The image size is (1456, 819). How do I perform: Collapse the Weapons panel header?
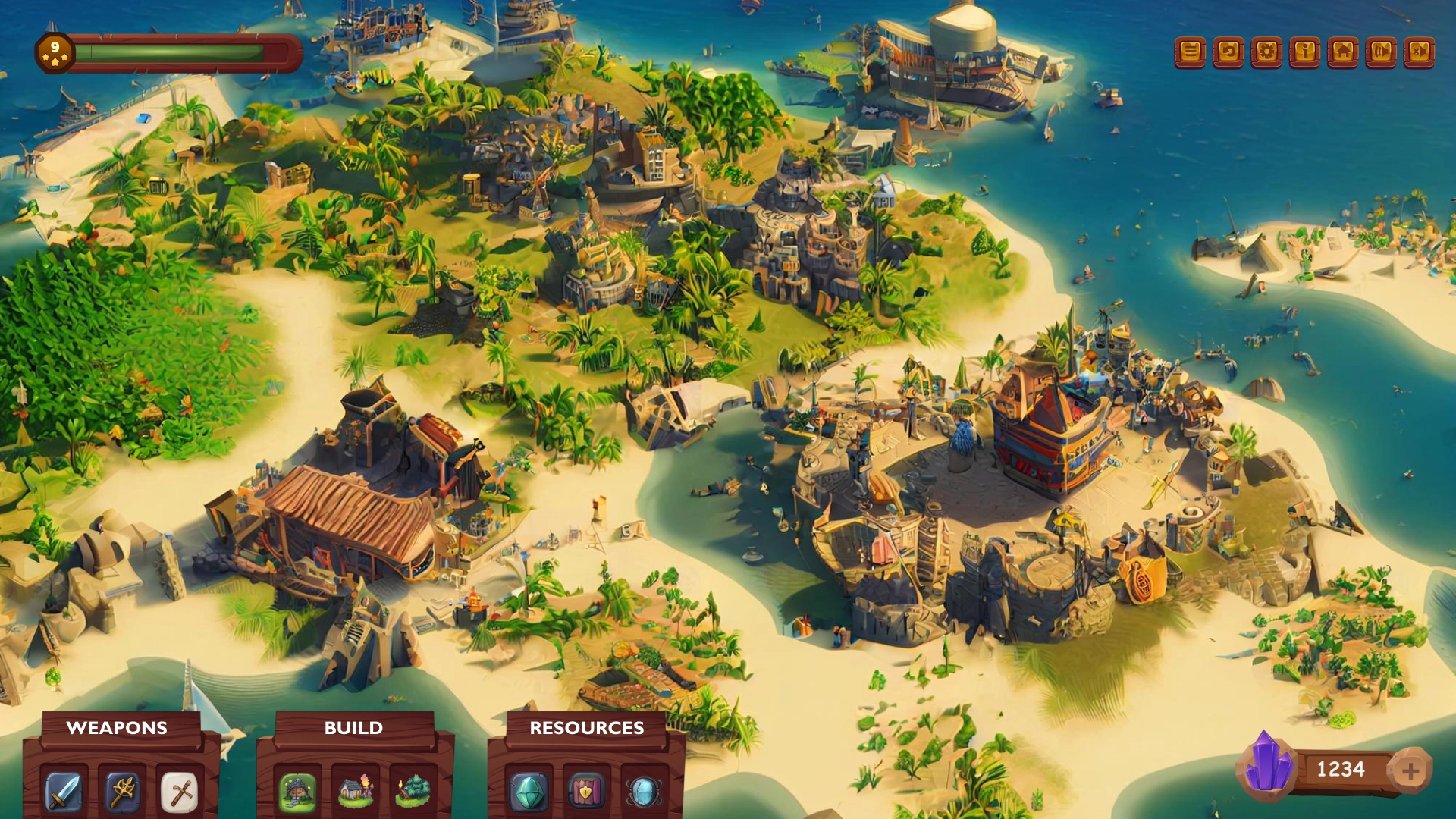click(x=118, y=728)
